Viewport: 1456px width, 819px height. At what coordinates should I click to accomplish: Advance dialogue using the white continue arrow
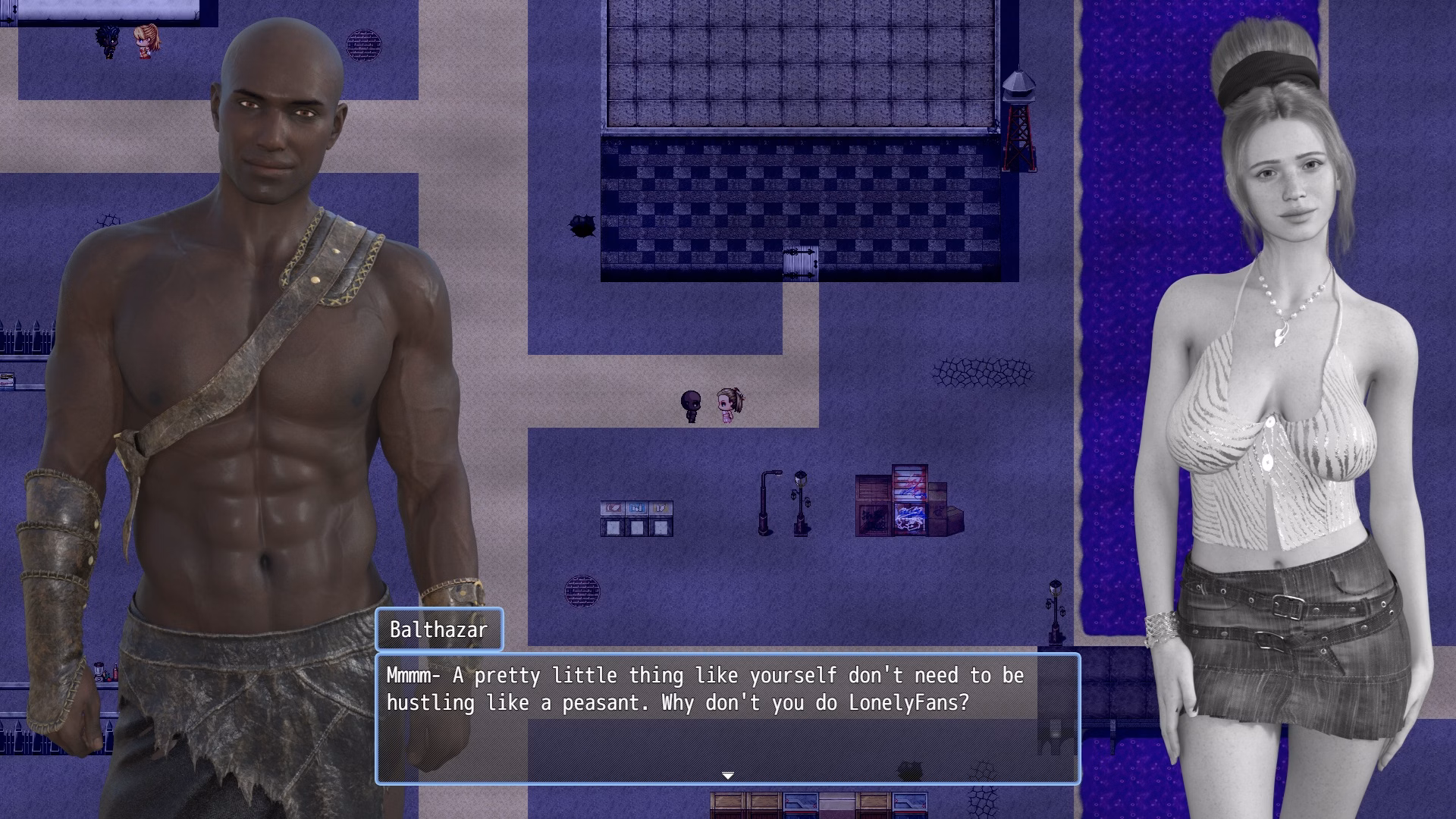(x=728, y=775)
